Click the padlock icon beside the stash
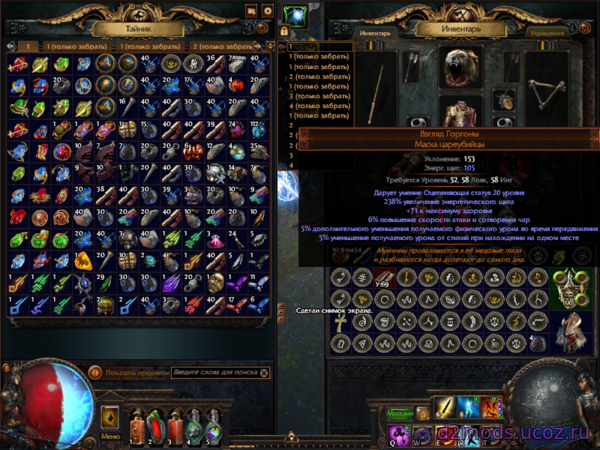Image resolution: width=600 pixels, height=450 pixels. pyautogui.click(x=284, y=32)
